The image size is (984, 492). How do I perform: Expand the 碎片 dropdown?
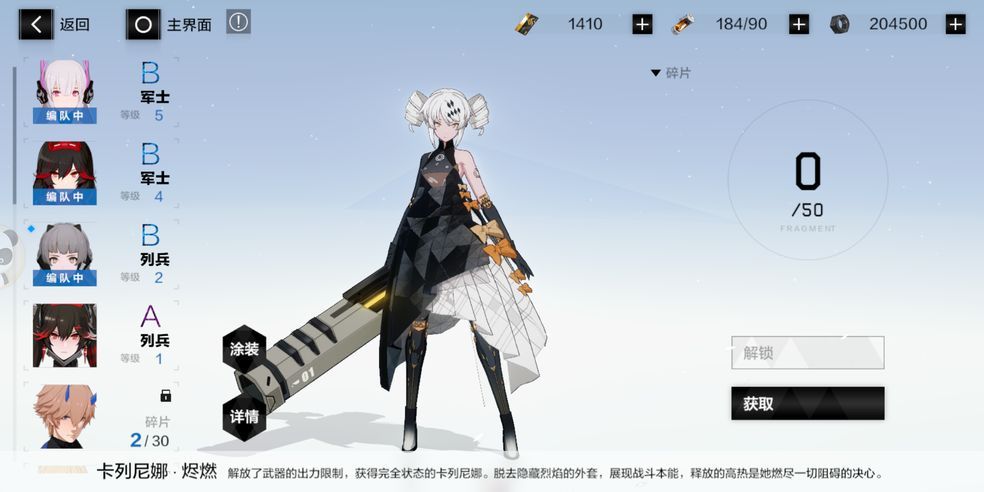(x=671, y=73)
